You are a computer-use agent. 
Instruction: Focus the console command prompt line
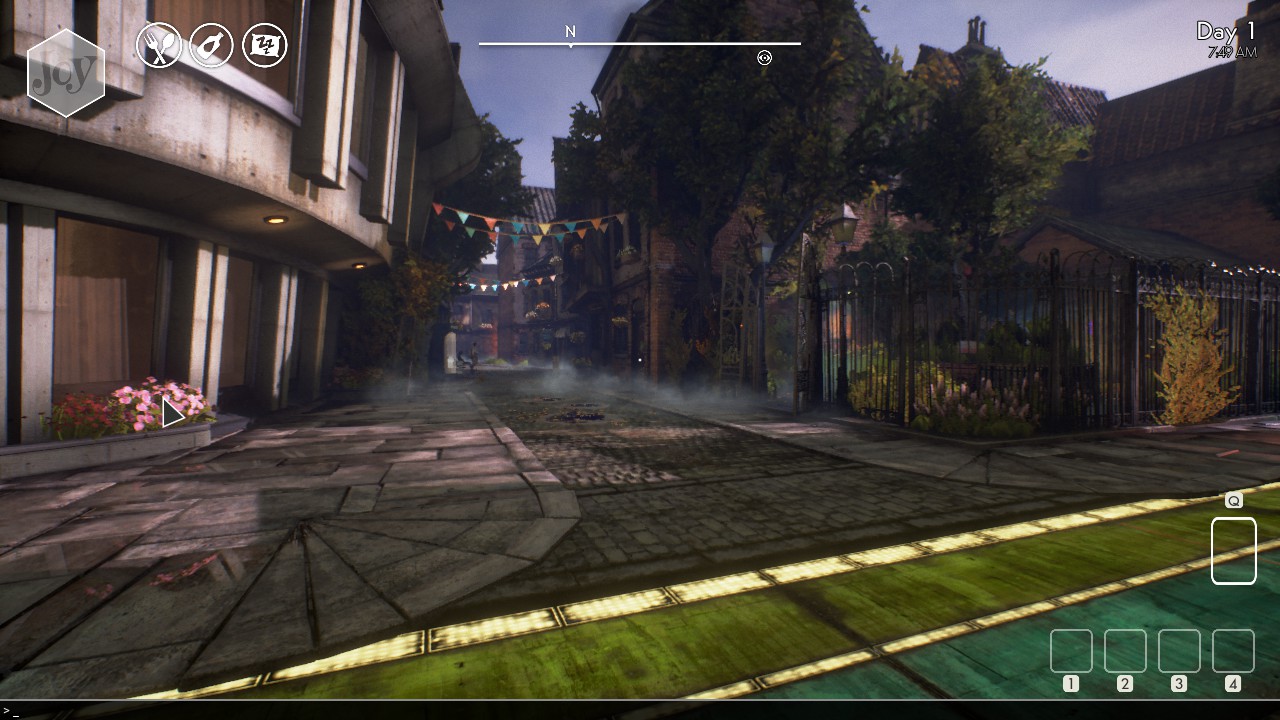pyautogui.click(x=640, y=710)
